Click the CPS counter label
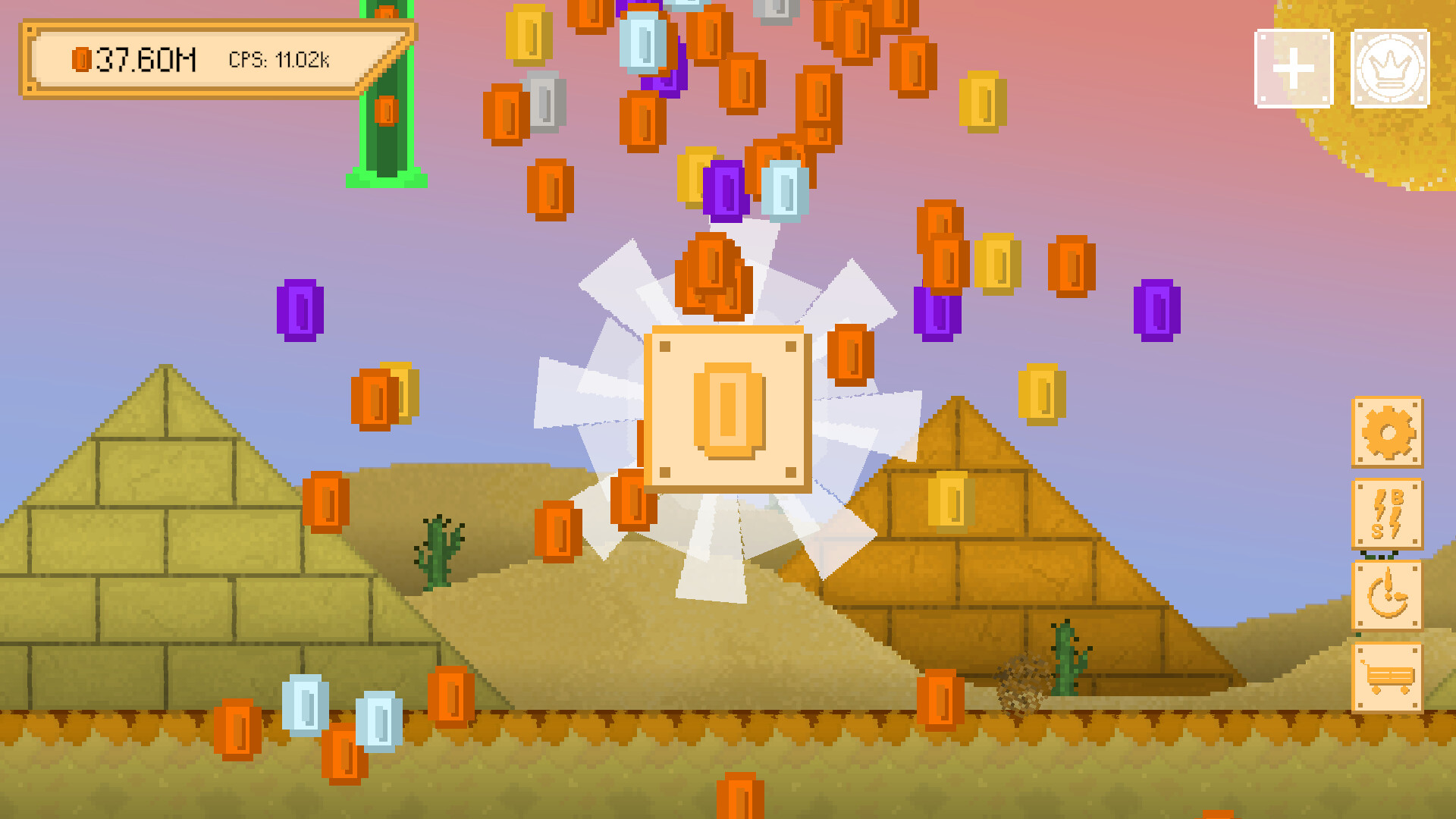The height and width of the screenshot is (819, 1456). coord(278,60)
